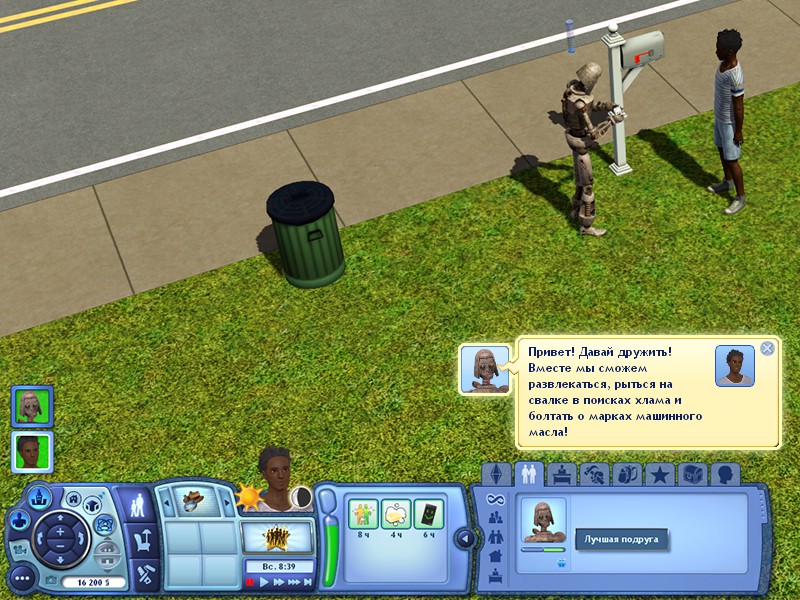Close the greeting notification bubble
The height and width of the screenshot is (600, 800).
(767, 348)
